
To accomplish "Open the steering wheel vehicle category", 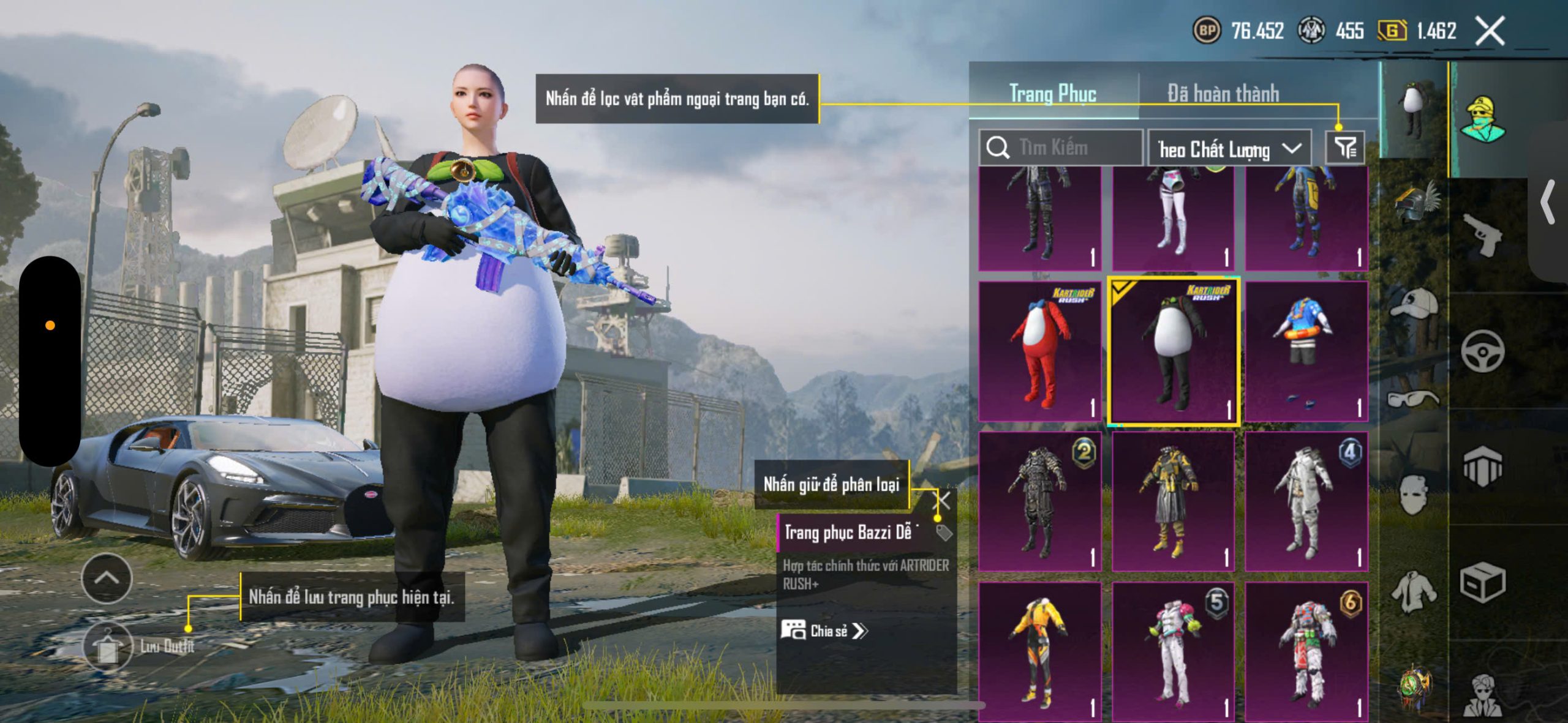I will click(1482, 351).
